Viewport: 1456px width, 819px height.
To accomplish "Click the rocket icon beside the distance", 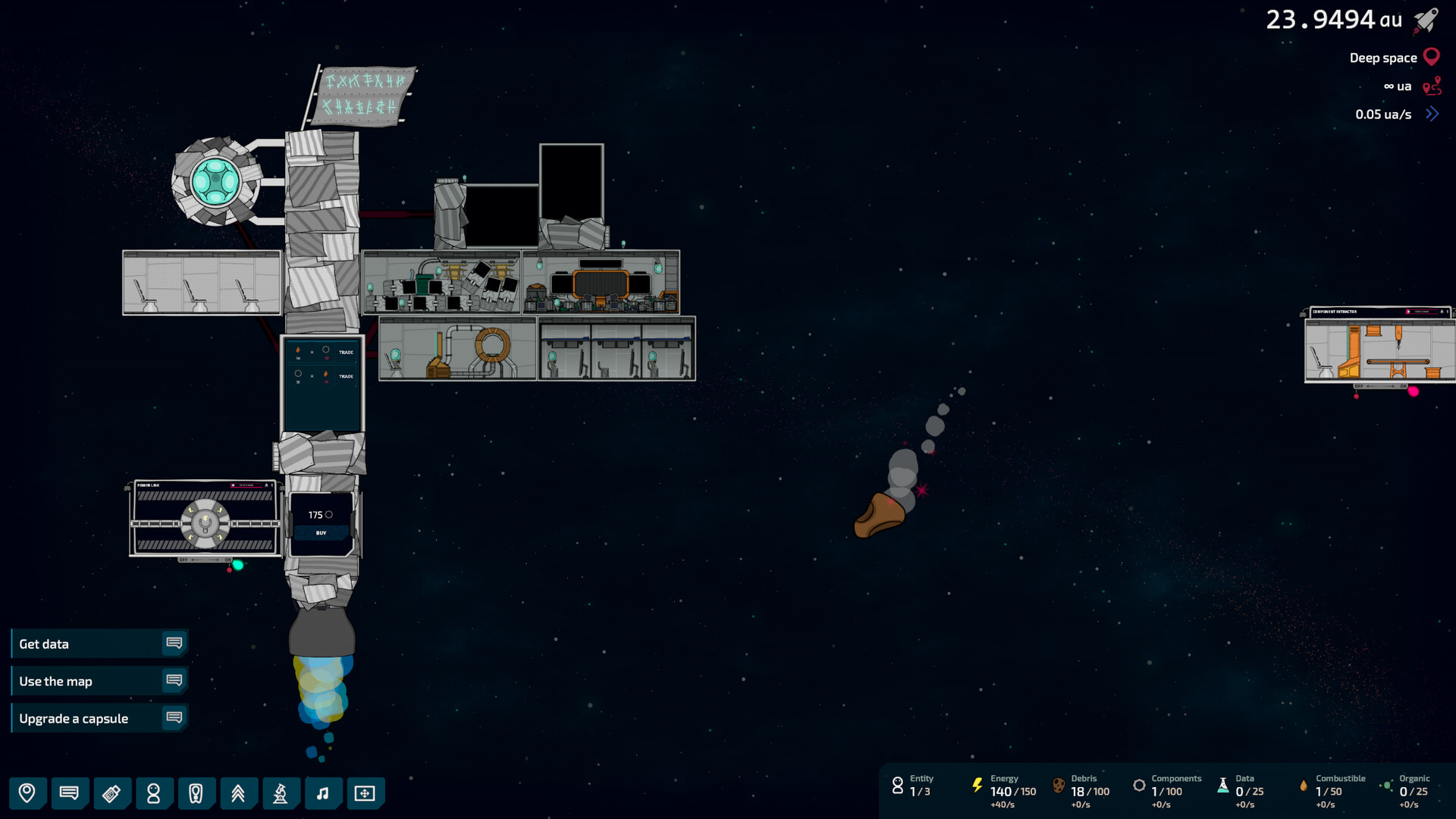I will coord(1426,20).
